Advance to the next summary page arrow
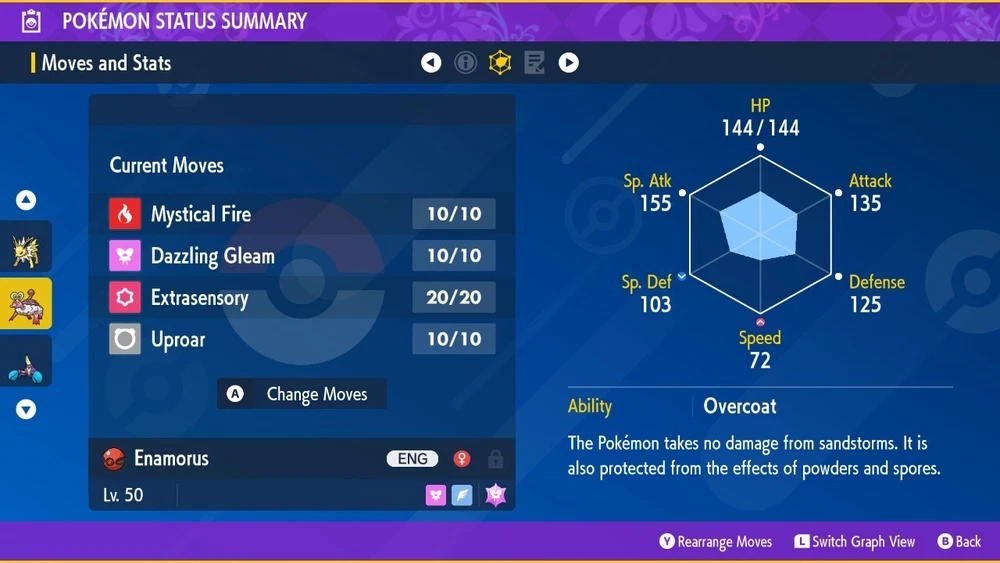Image resolution: width=1000 pixels, height=563 pixels. point(568,63)
